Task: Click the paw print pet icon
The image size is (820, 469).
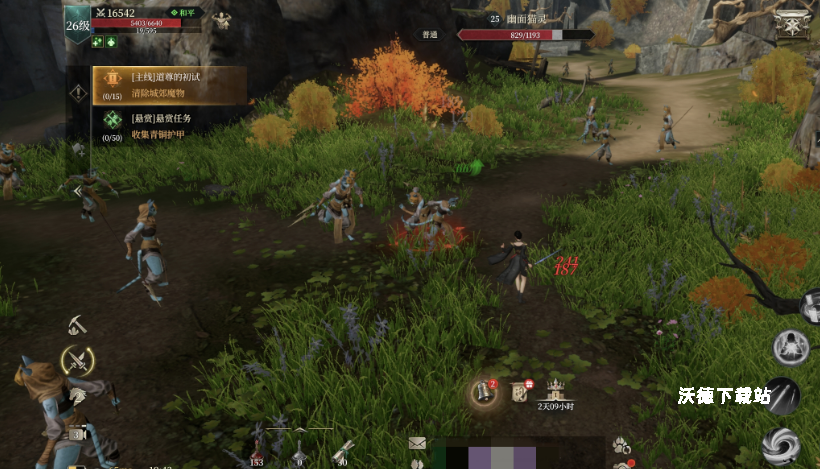Action: 622,445
